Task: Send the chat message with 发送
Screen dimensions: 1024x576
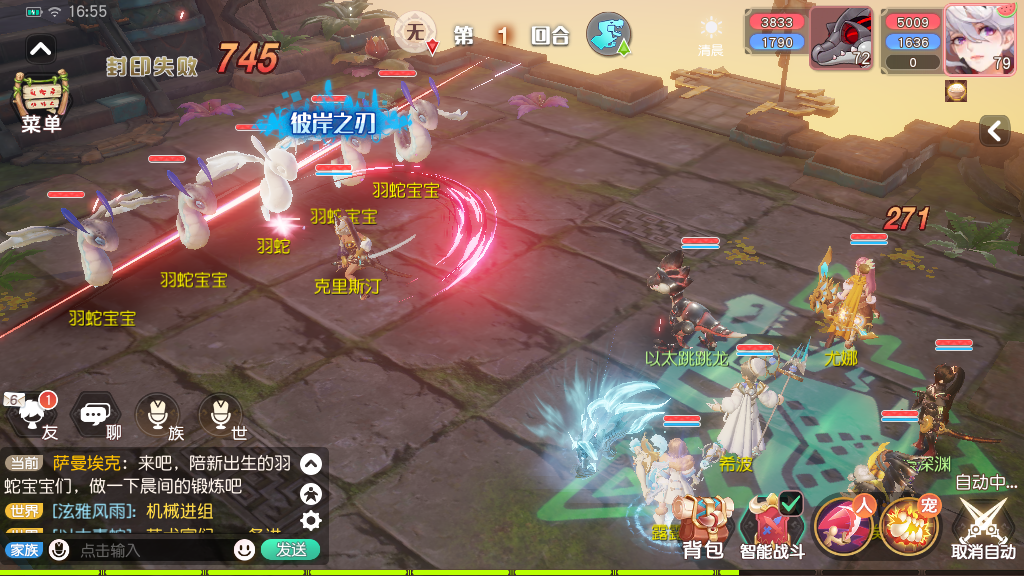Action: click(290, 549)
